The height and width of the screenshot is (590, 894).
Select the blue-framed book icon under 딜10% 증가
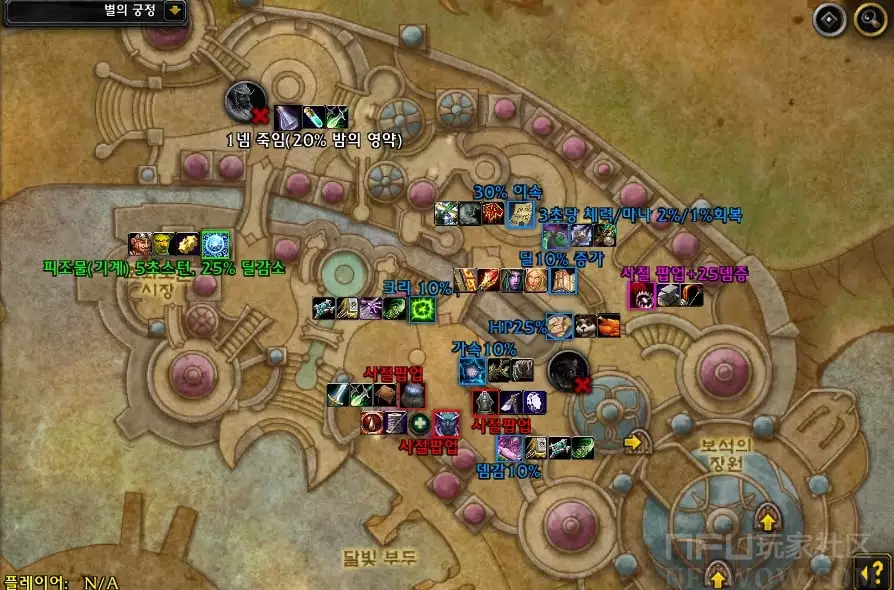(564, 281)
